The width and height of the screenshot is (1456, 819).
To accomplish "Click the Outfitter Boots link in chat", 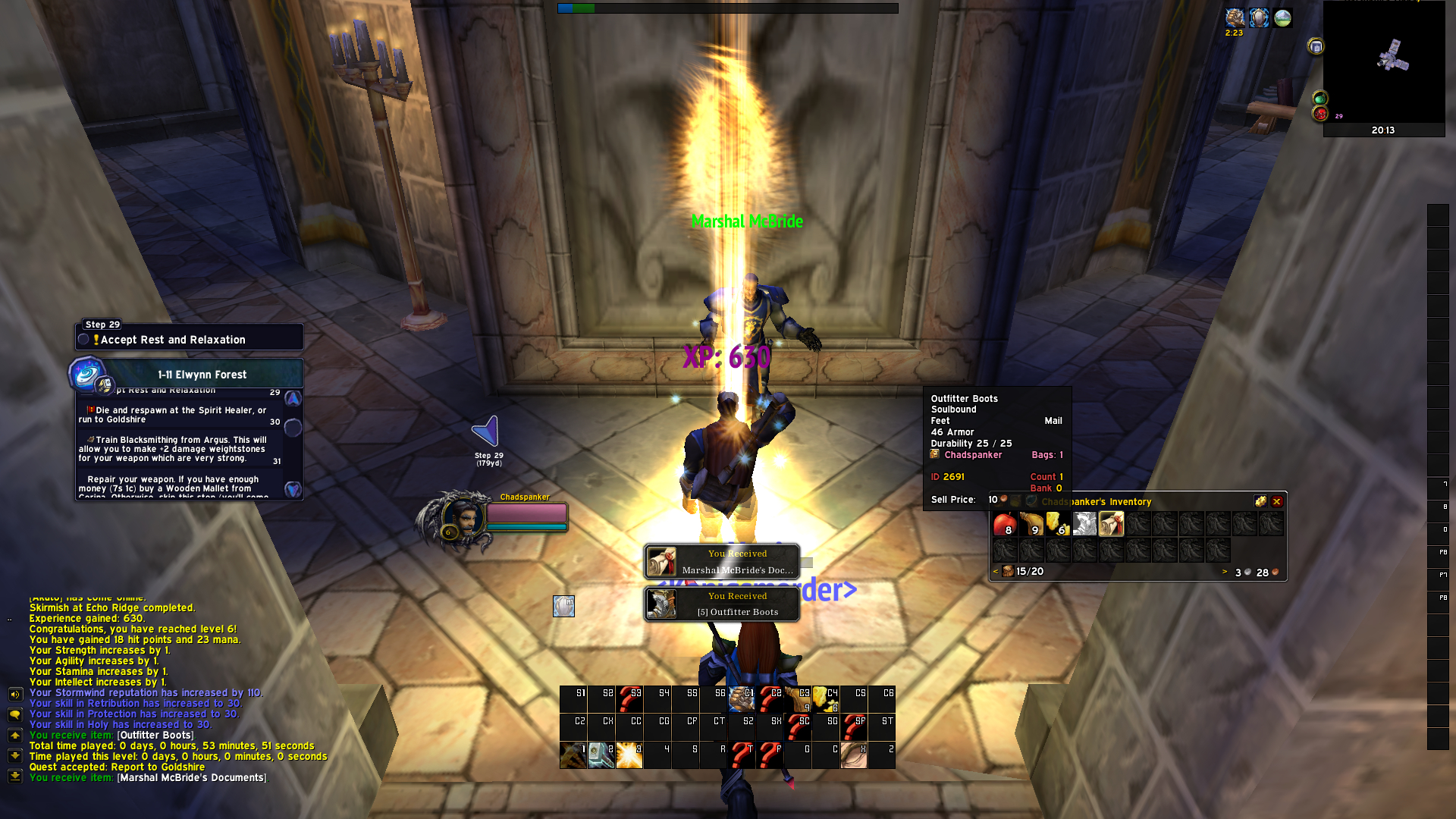I will (155, 735).
